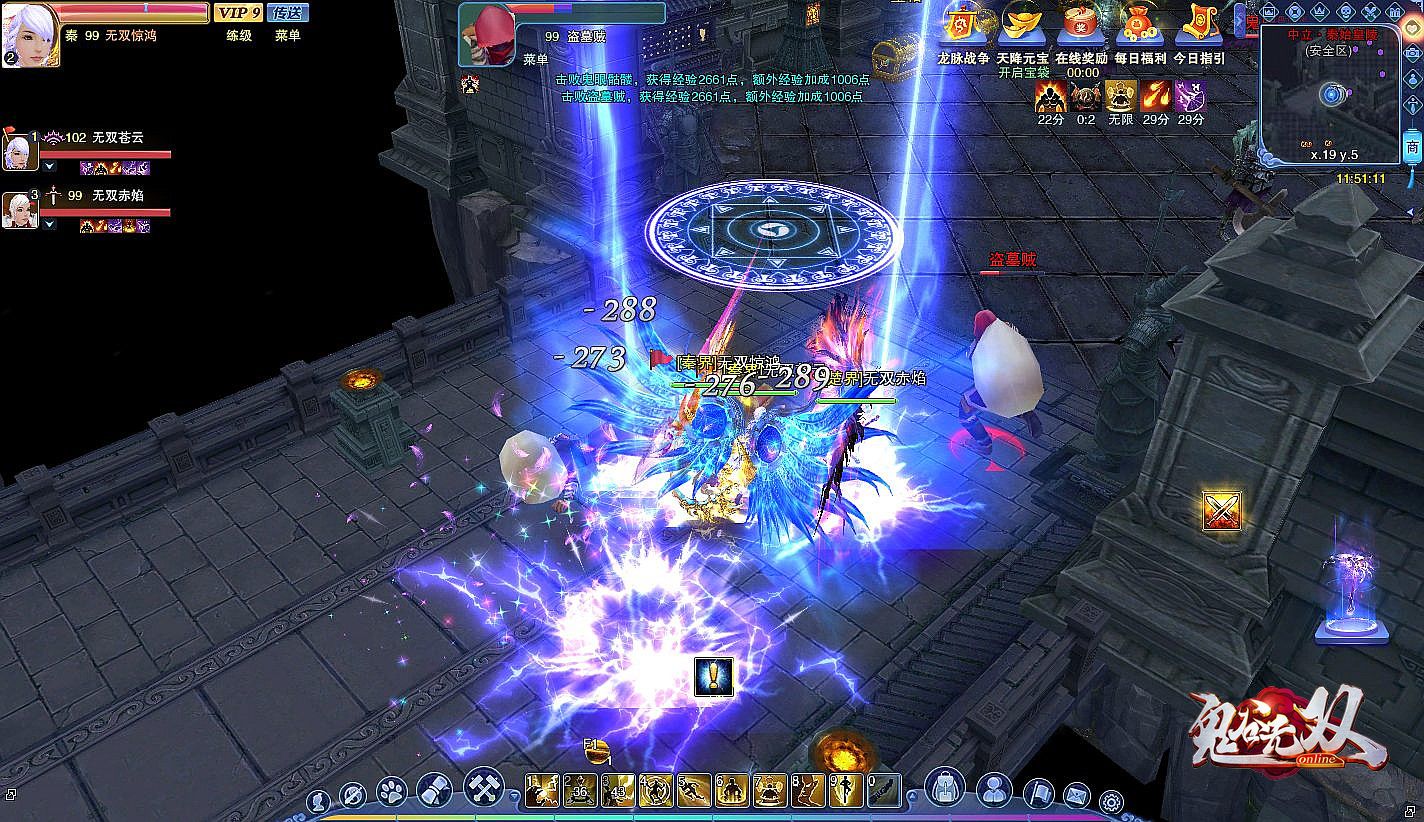
Task: Claim the 天降元宝 gold ingot reward
Action: [1022, 26]
